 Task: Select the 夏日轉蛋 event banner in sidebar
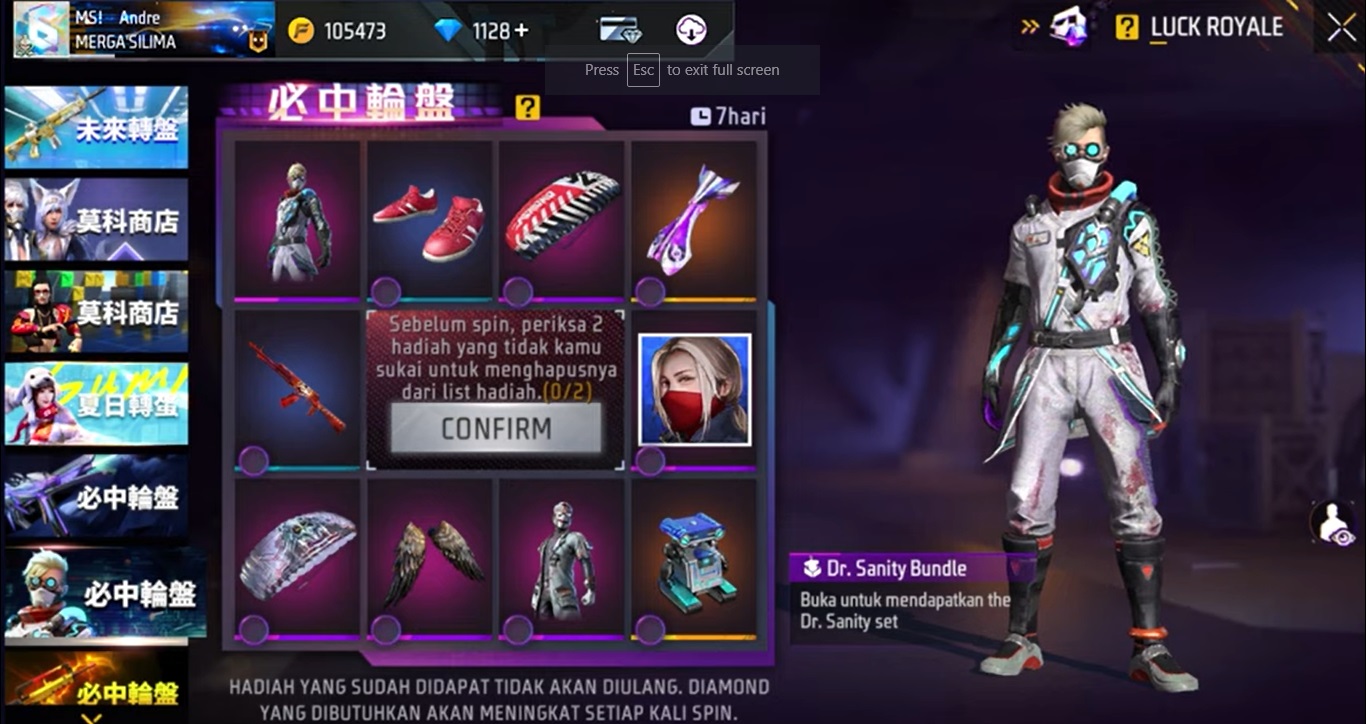(x=96, y=403)
